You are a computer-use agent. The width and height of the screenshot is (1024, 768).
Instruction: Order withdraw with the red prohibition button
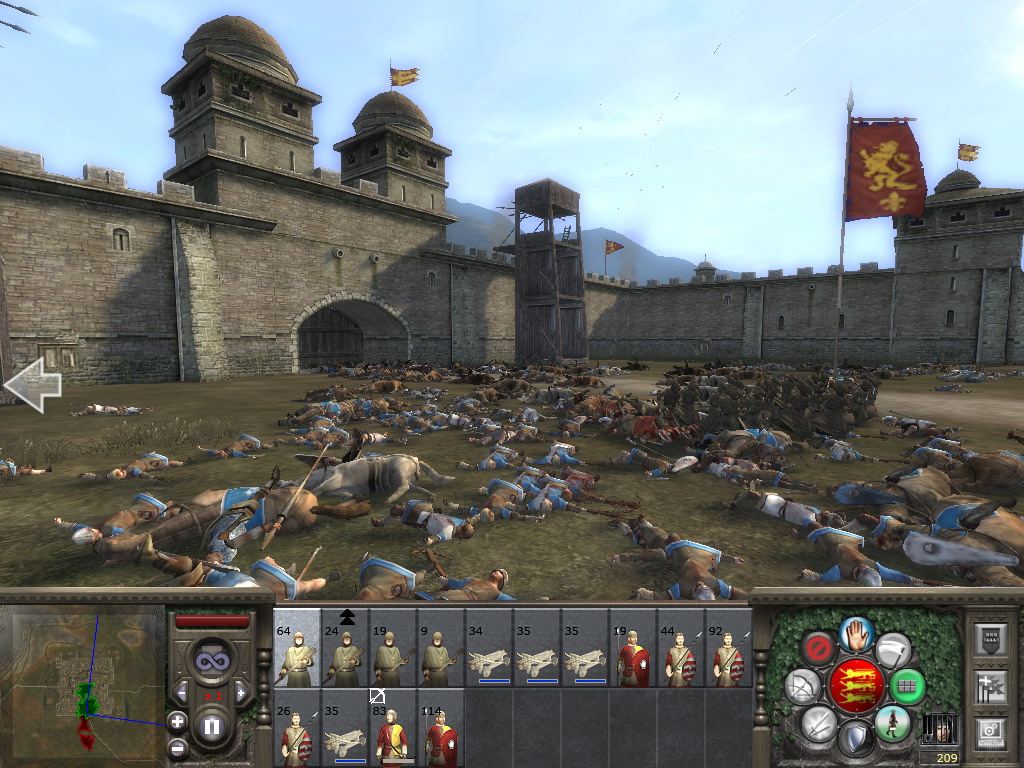click(819, 648)
